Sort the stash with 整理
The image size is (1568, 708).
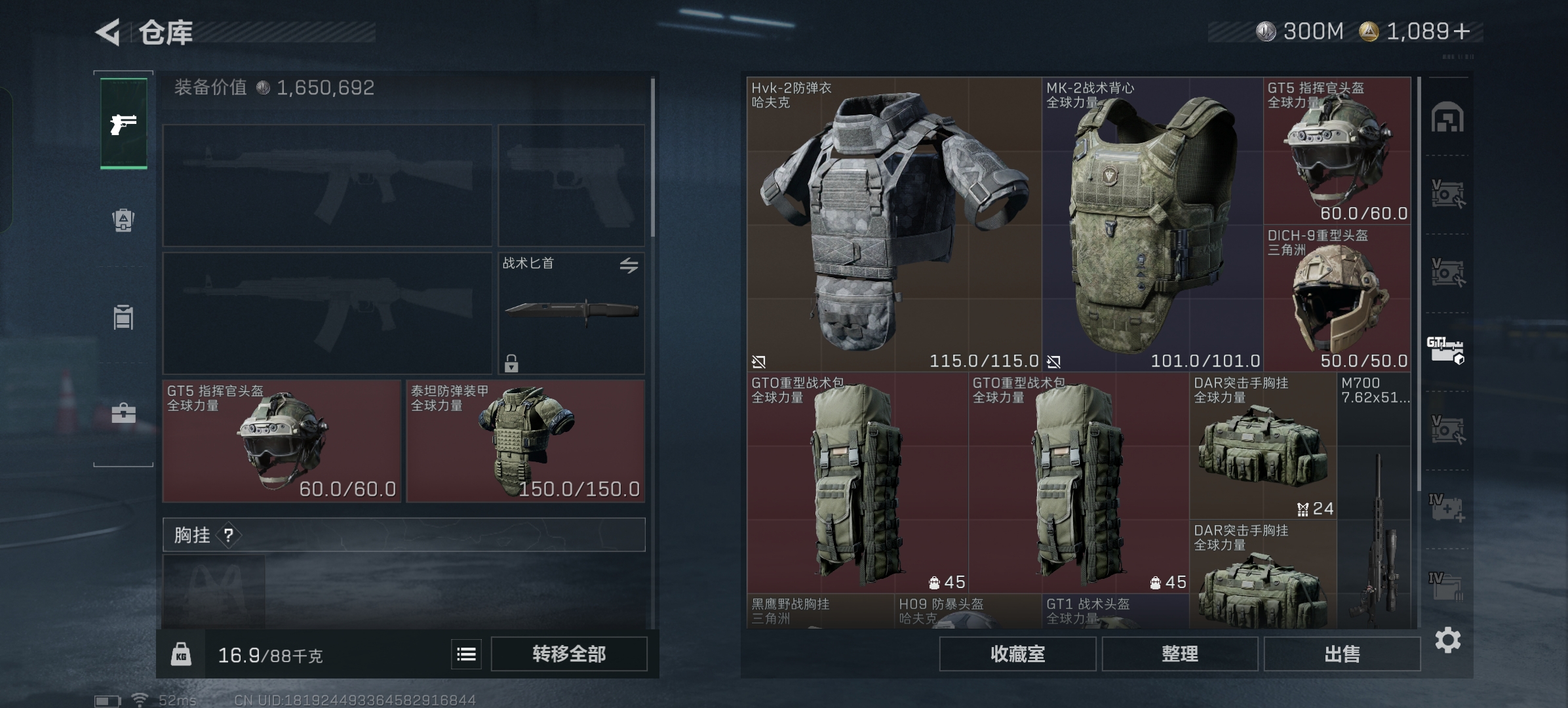(x=1179, y=654)
